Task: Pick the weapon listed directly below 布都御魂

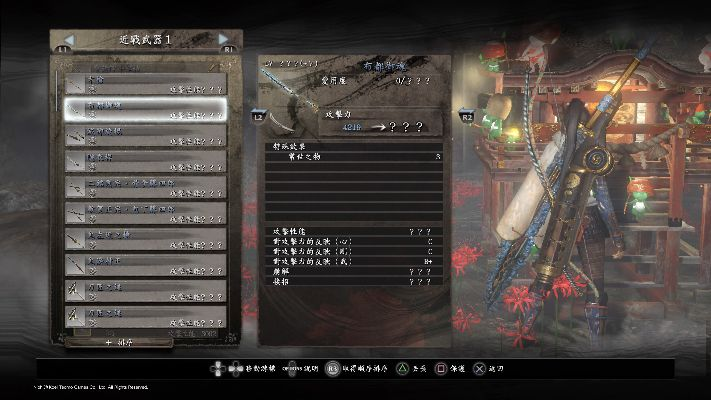Action: pyautogui.click(x=145, y=134)
